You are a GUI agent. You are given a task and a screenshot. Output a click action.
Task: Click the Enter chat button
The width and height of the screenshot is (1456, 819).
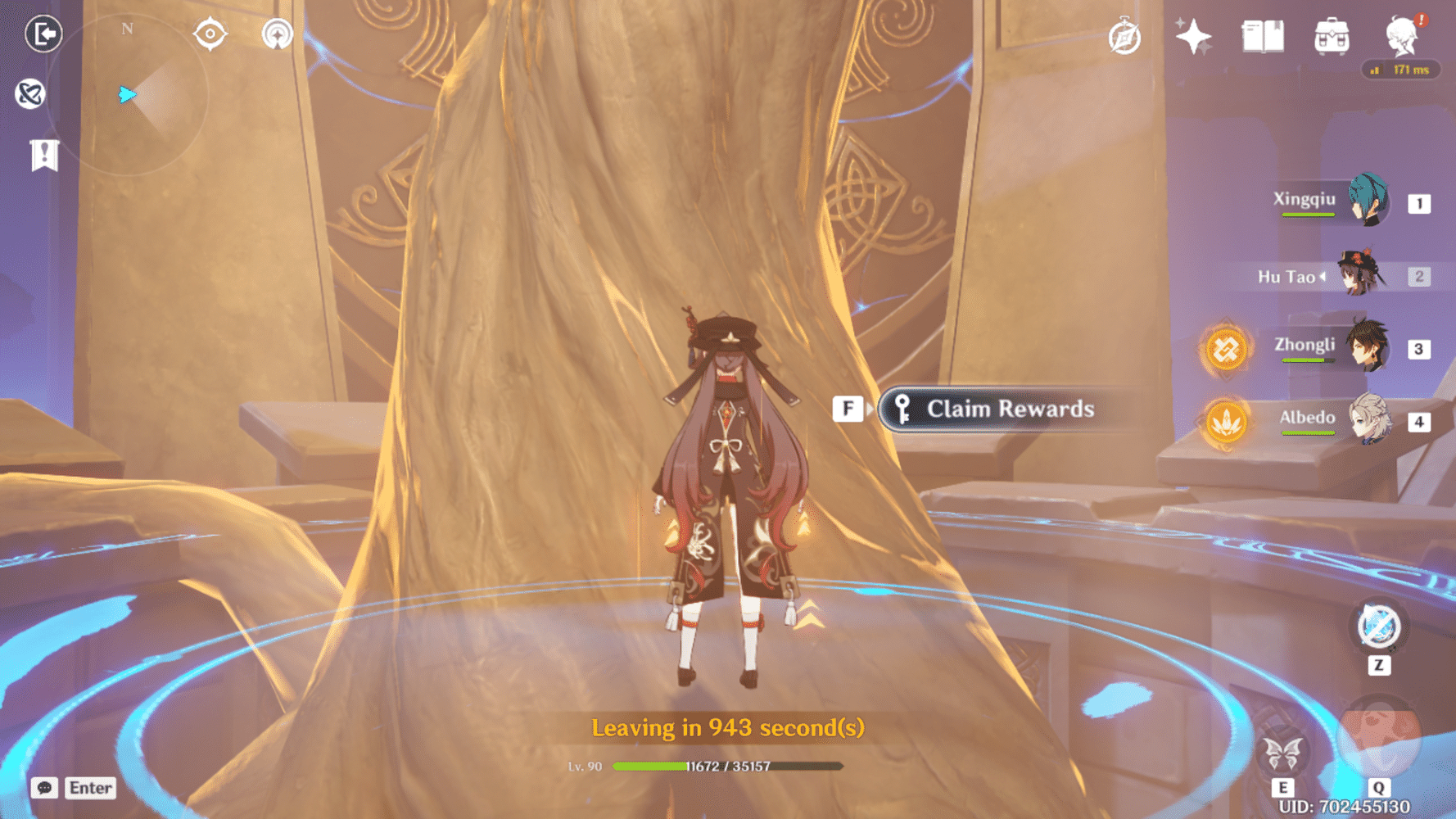[90, 789]
